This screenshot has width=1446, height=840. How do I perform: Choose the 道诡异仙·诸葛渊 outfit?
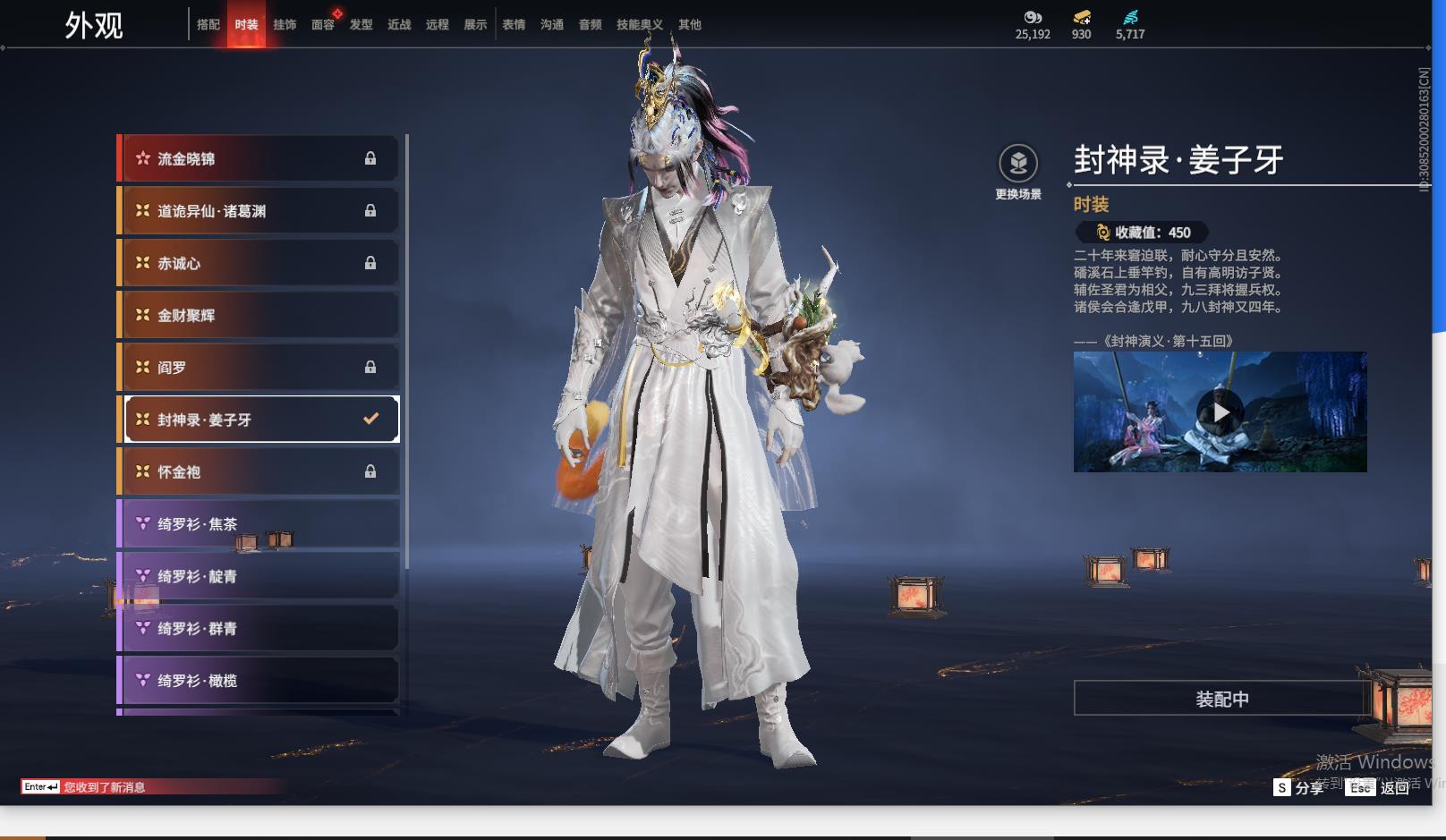click(259, 211)
